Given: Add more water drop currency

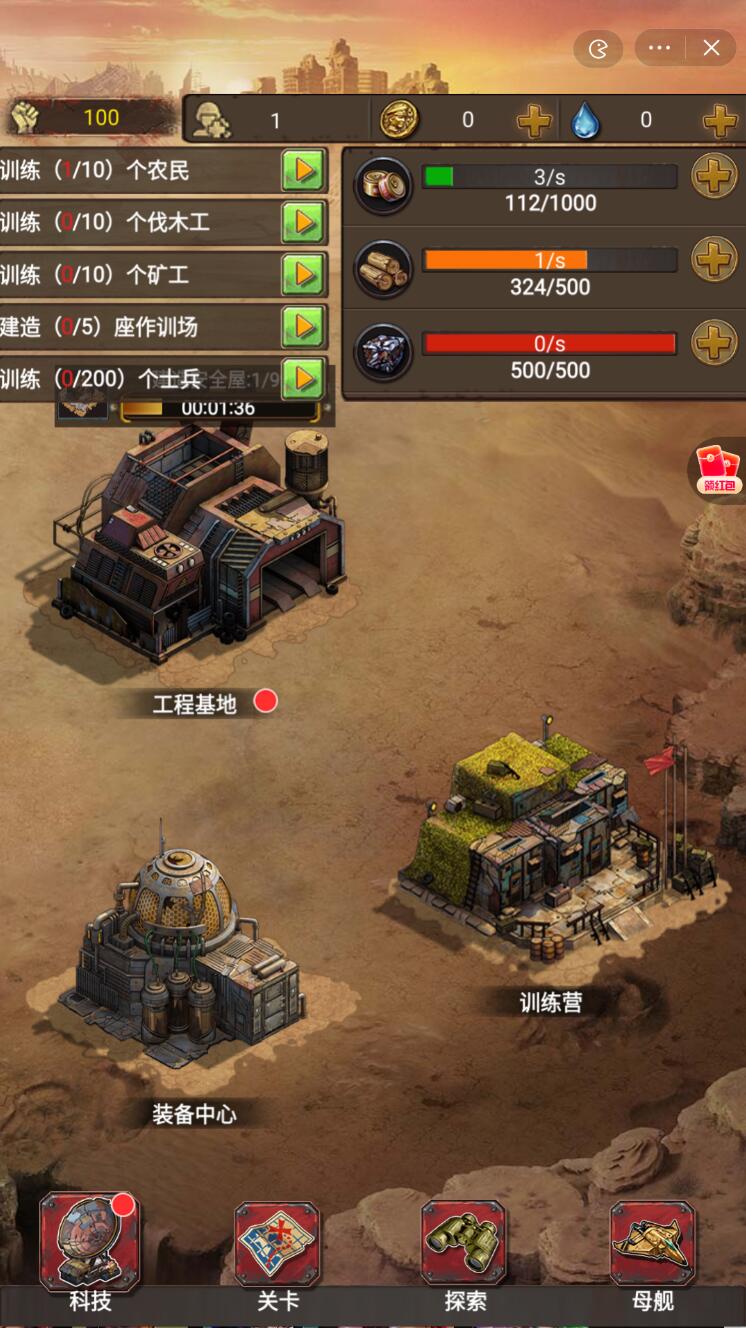Looking at the screenshot, I should coord(719,122).
